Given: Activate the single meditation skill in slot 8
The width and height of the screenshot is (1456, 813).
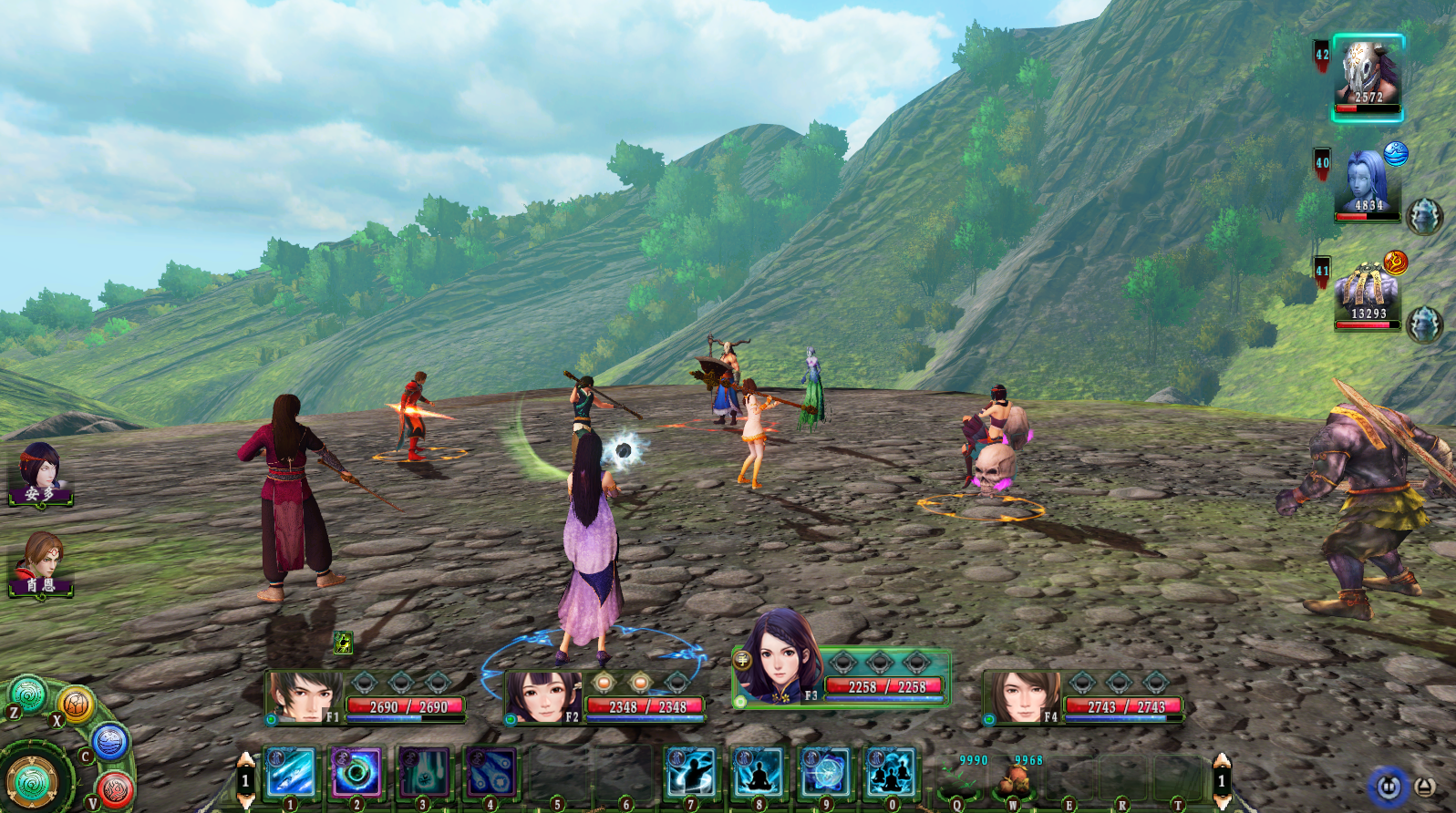Looking at the screenshot, I should 758,771.
